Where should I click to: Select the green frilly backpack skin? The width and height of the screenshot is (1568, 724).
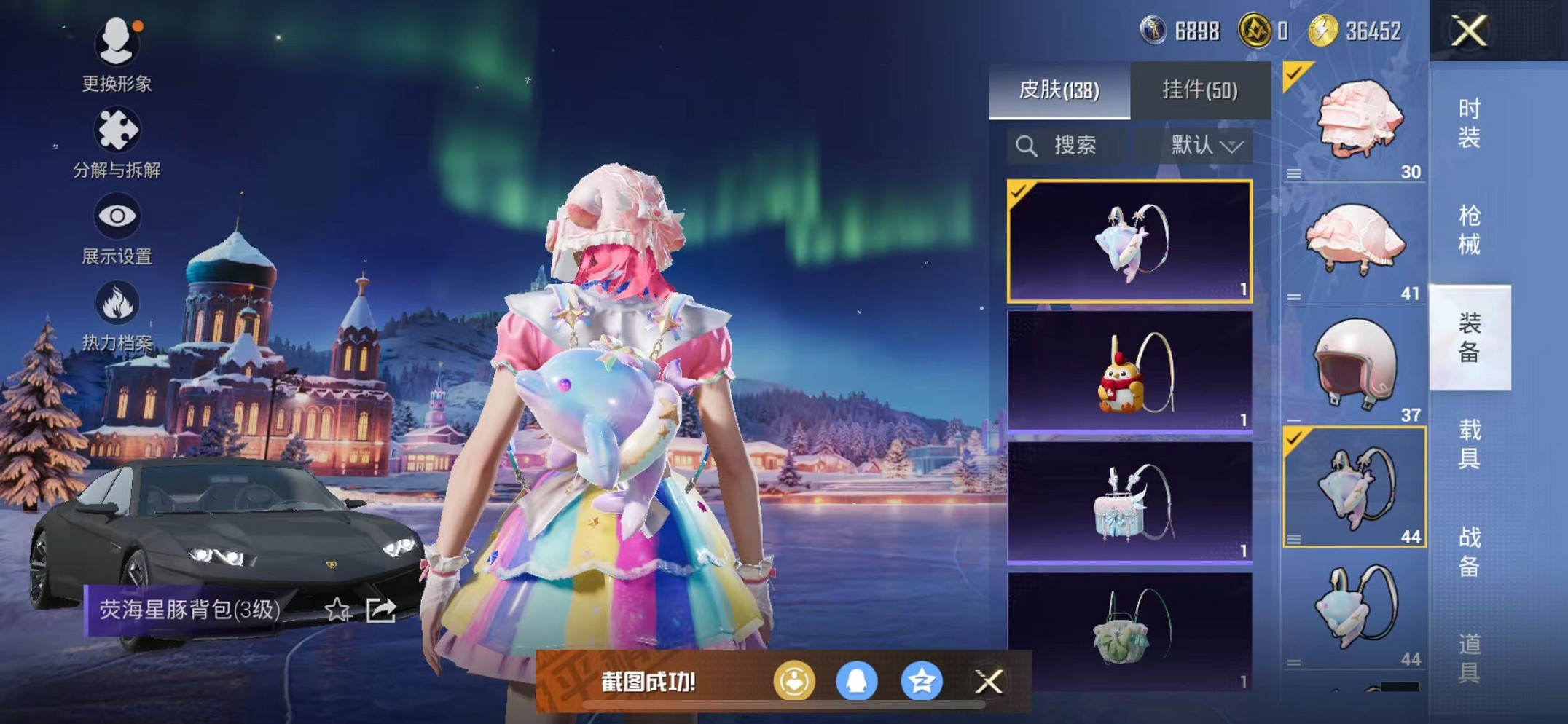(x=1129, y=630)
